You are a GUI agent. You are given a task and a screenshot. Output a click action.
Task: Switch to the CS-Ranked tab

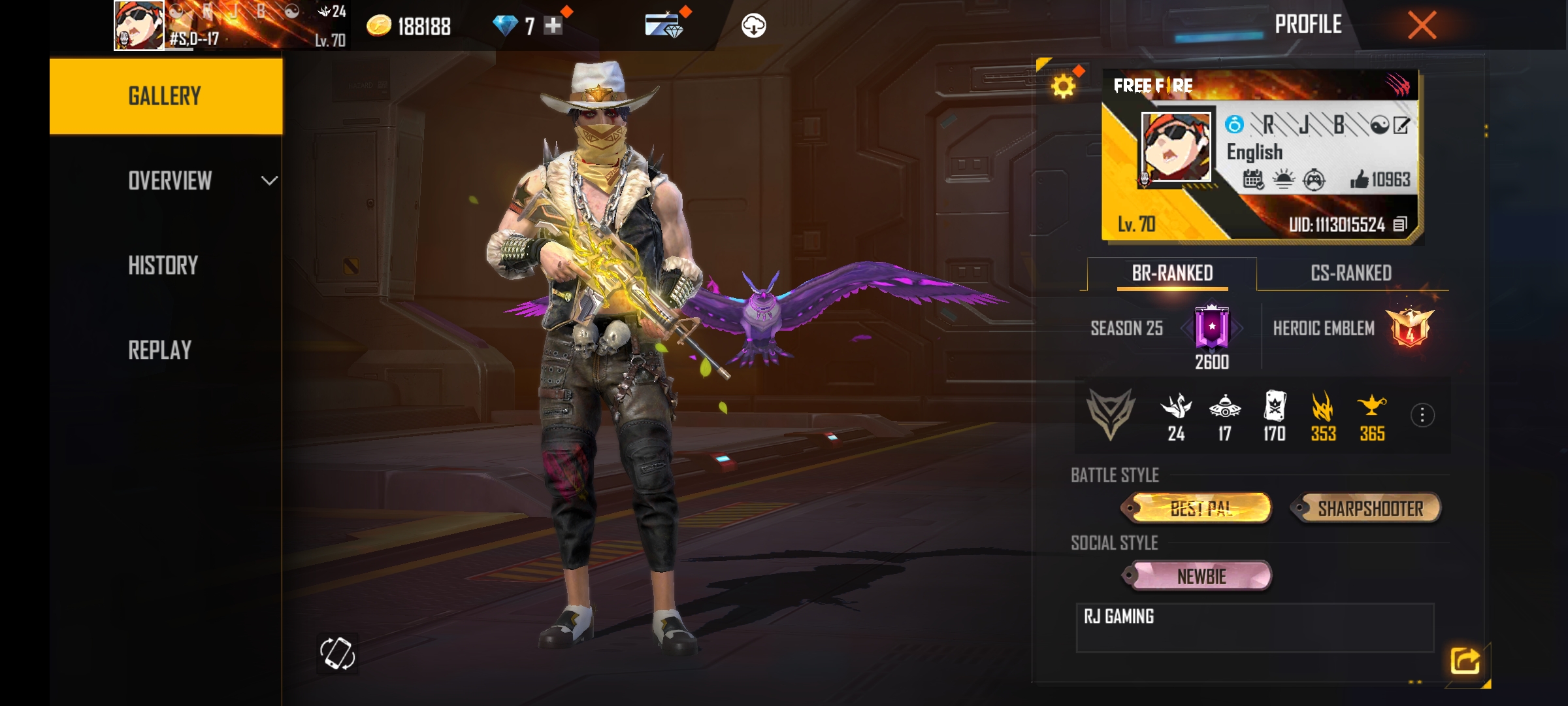[1351, 273]
